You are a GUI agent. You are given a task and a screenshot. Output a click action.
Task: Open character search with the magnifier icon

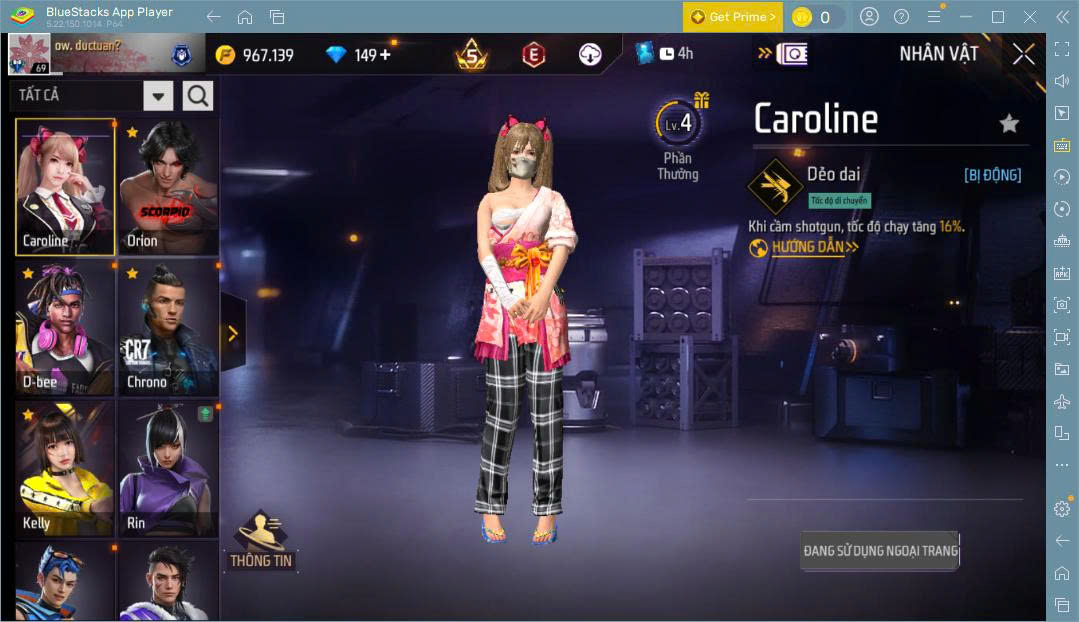pos(198,96)
